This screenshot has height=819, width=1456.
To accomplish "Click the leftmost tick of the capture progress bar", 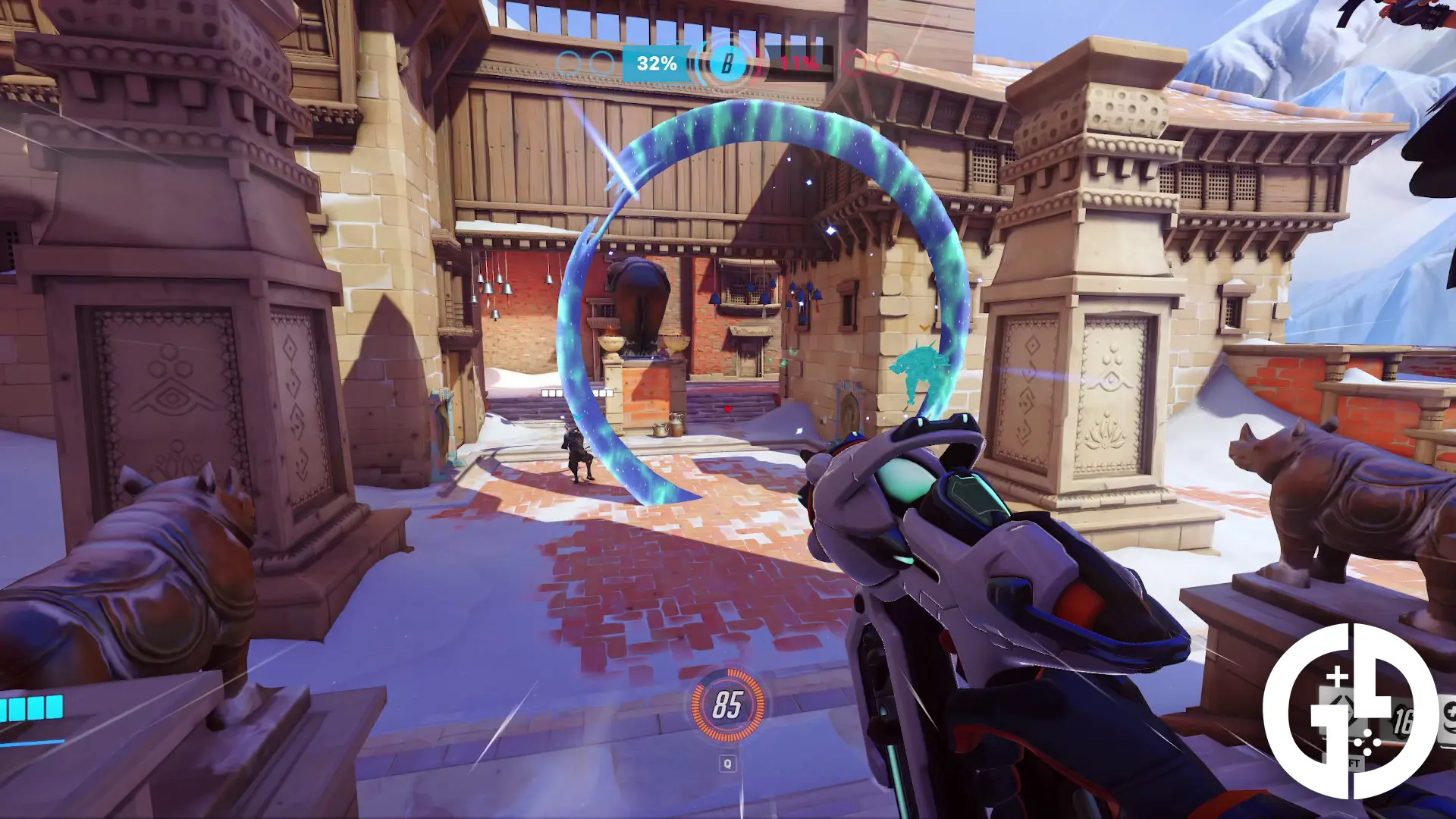I will (545, 393).
